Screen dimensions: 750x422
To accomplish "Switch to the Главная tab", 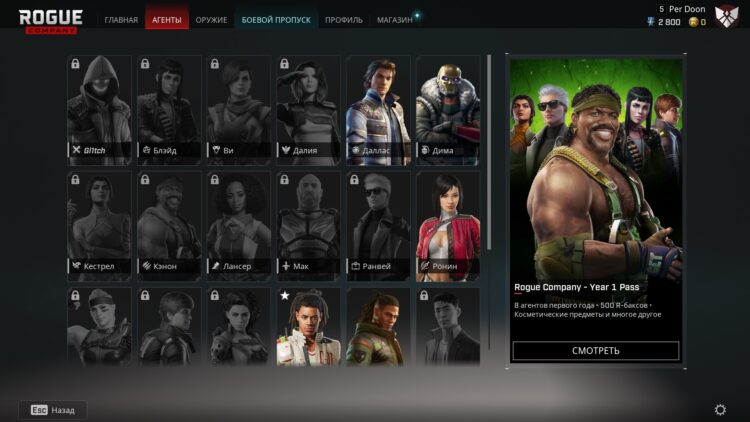I will tap(121, 20).
